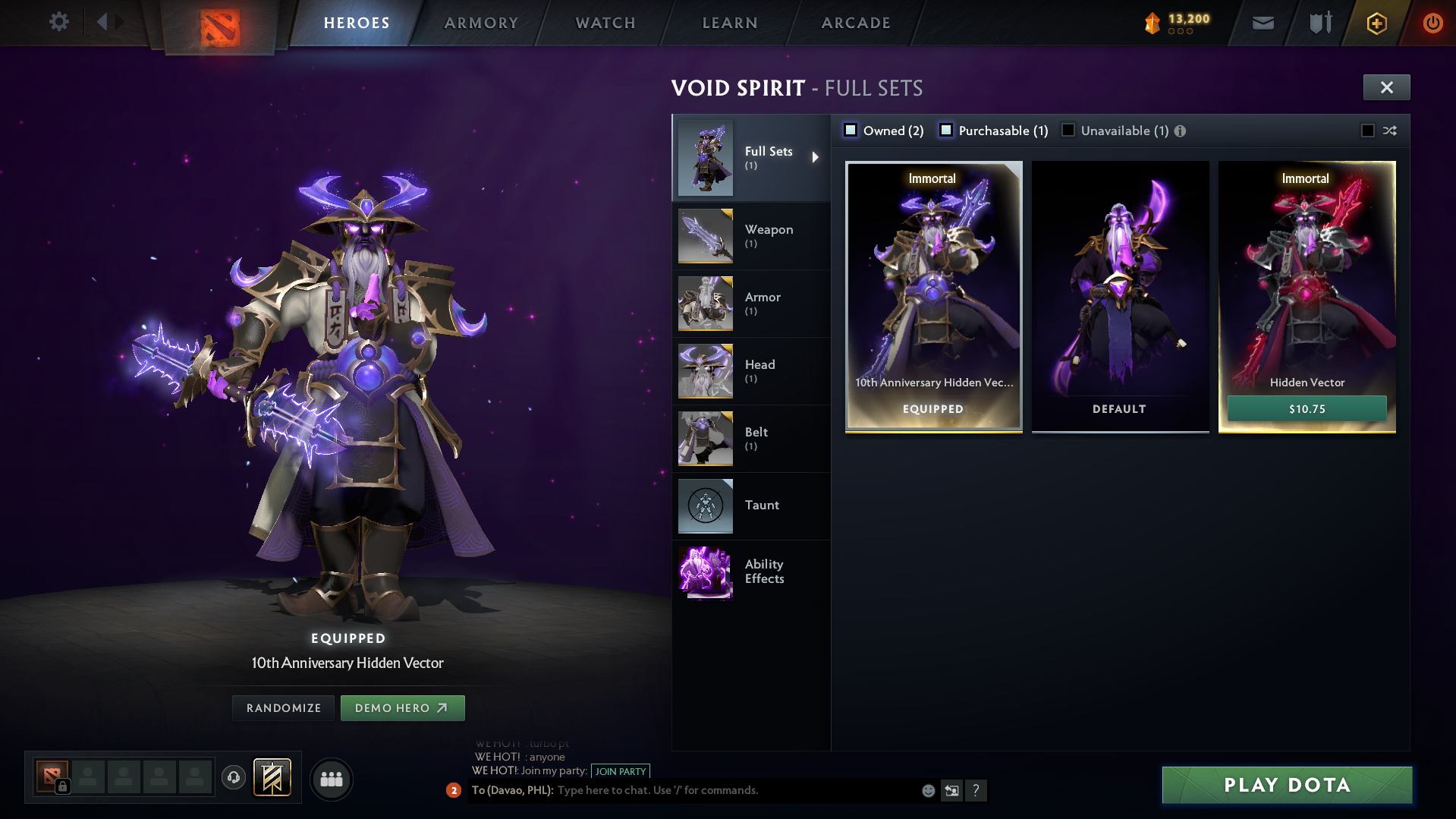Enable the Unavailable (1) filter checkbox
The image size is (1456, 819).
click(x=1068, y=130)
